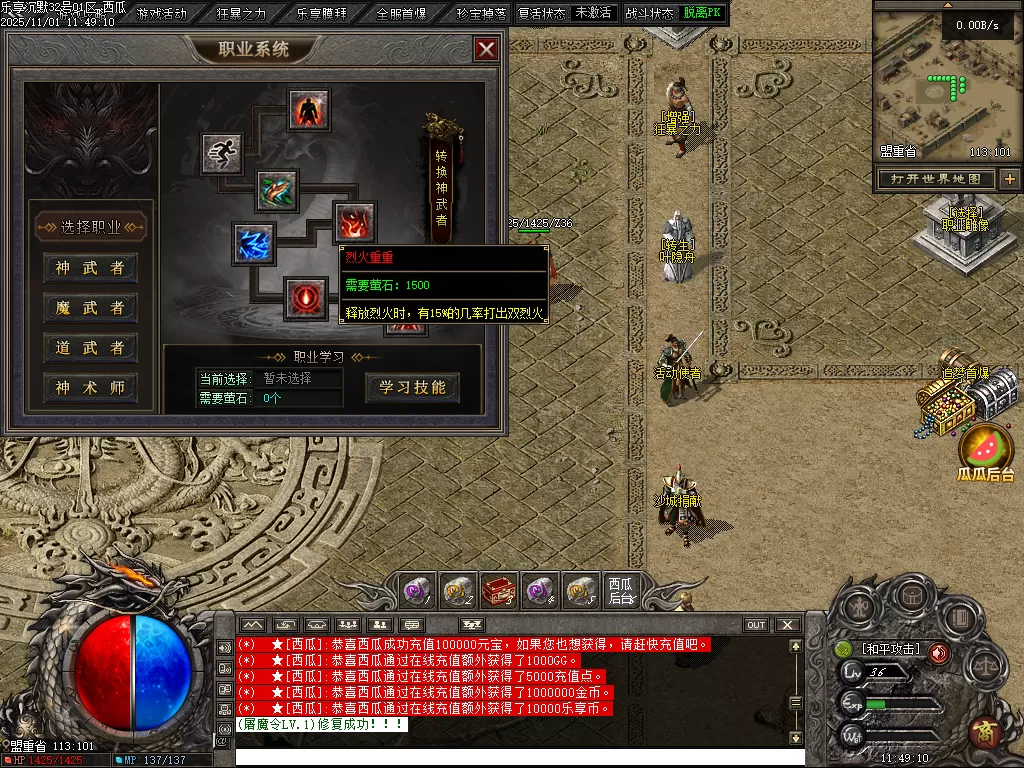Choose the 神术师 class
The image size is (1024, 768).
(90, 388)
